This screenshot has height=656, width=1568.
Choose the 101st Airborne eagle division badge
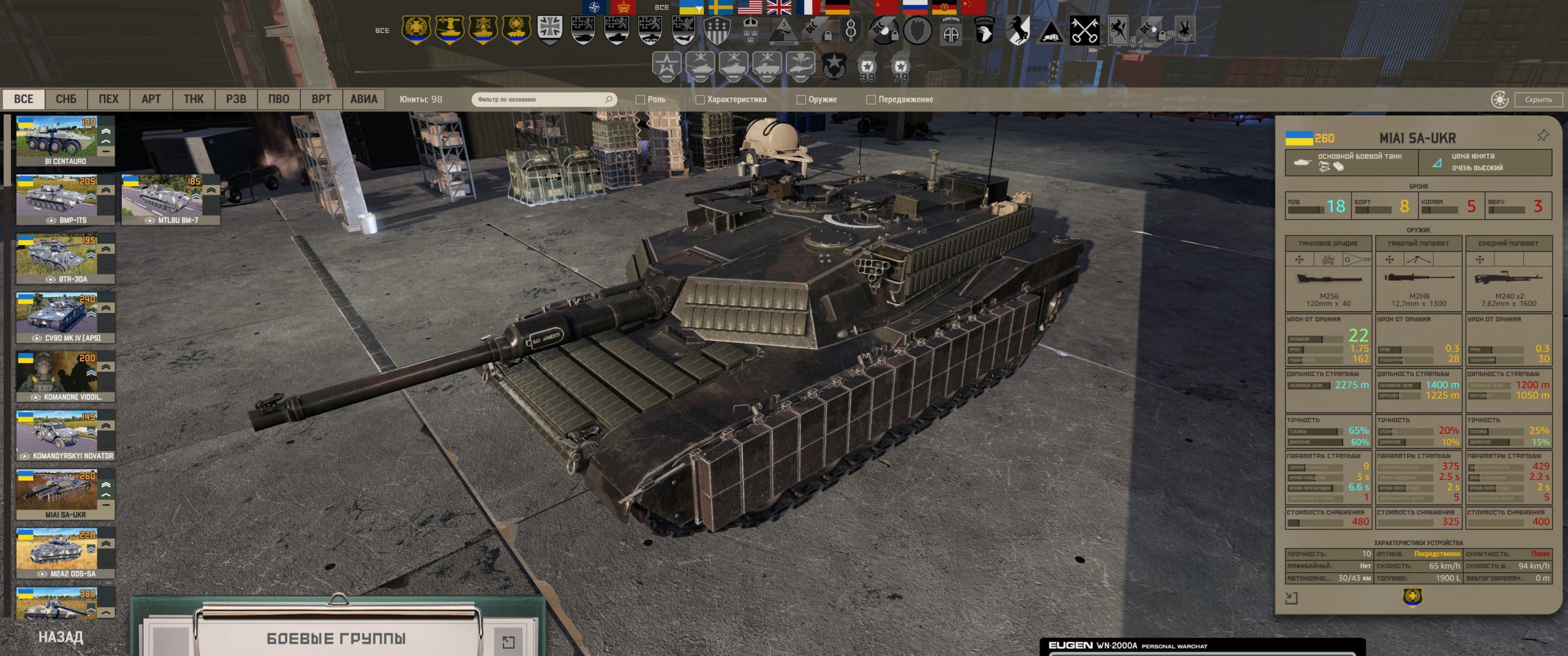point(984,30)
